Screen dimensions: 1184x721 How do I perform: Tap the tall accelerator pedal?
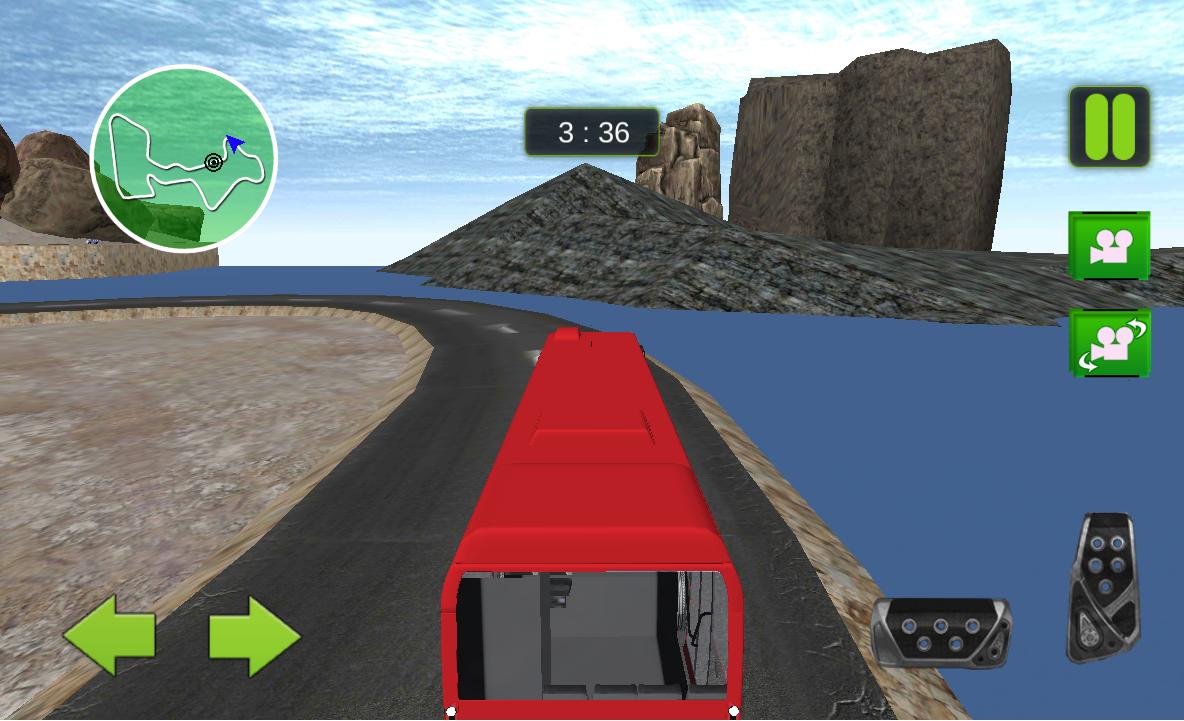tap(1103, 587)
